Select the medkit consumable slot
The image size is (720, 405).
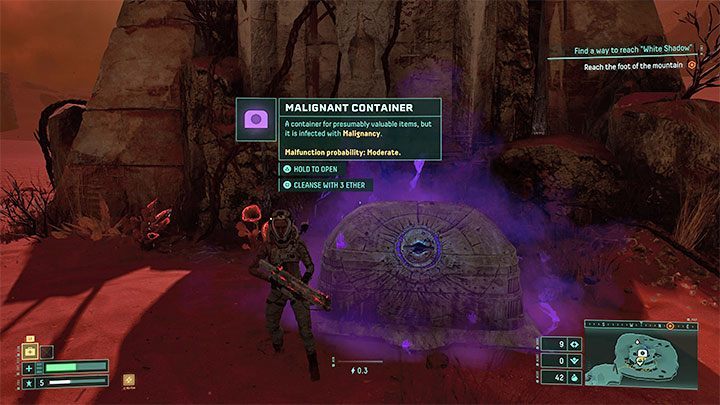tap(29, 352)
